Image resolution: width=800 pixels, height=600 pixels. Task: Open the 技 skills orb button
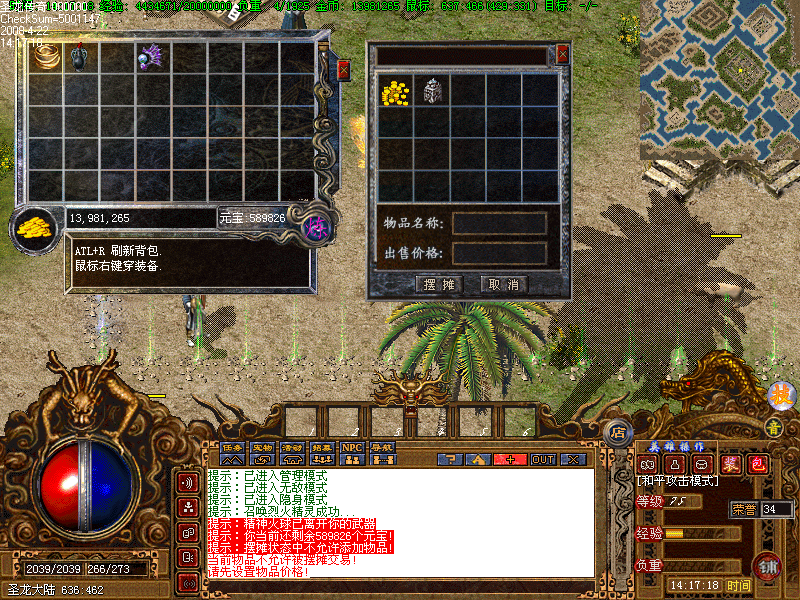point(780,396)
